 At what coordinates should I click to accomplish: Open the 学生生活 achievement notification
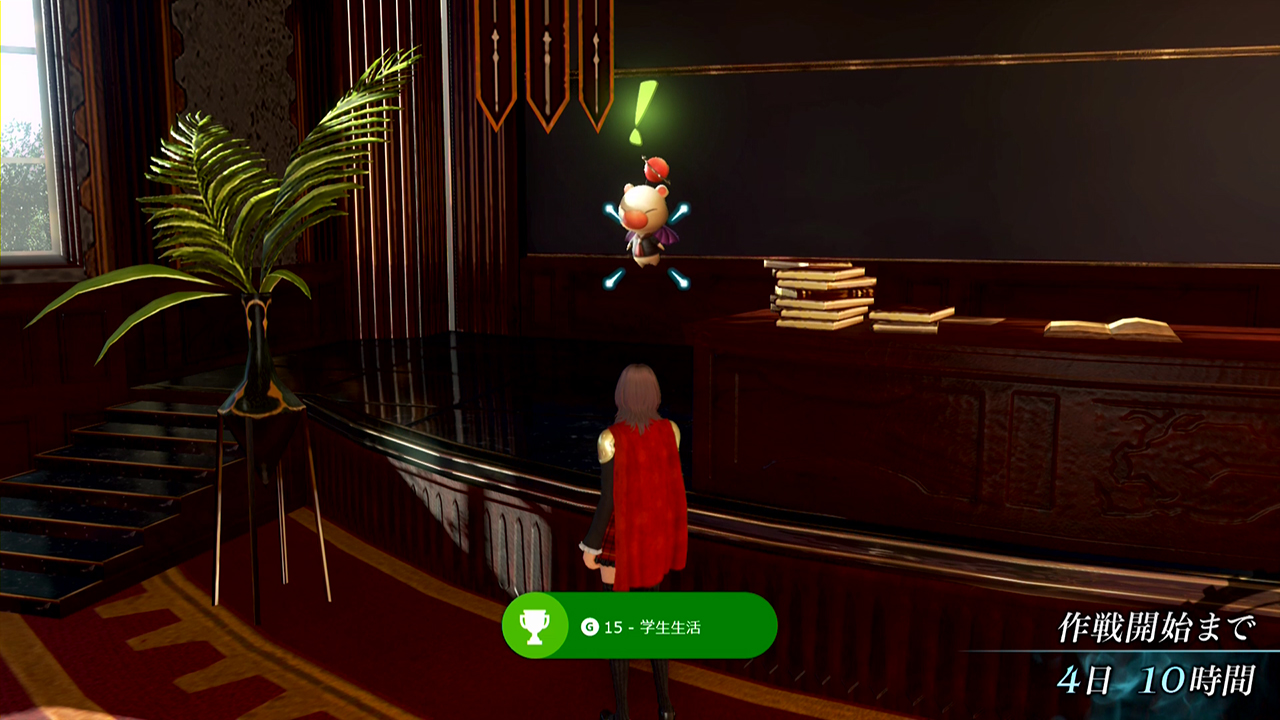[639, 626]
